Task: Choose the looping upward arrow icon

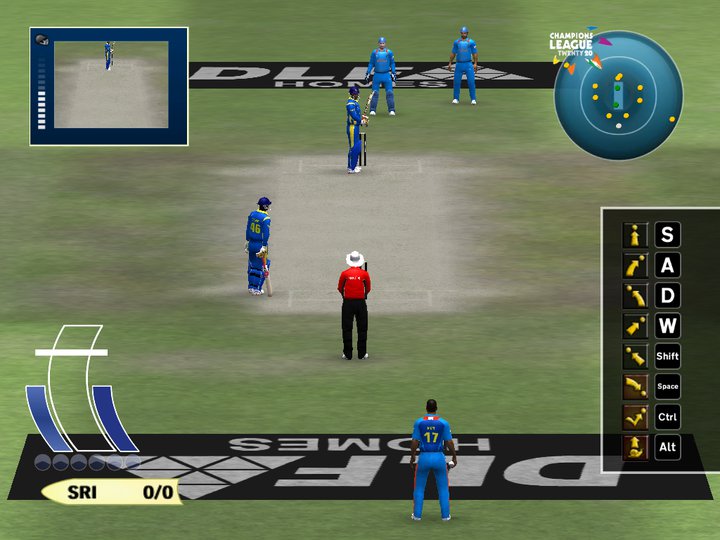Action: (x=636, y=447)
